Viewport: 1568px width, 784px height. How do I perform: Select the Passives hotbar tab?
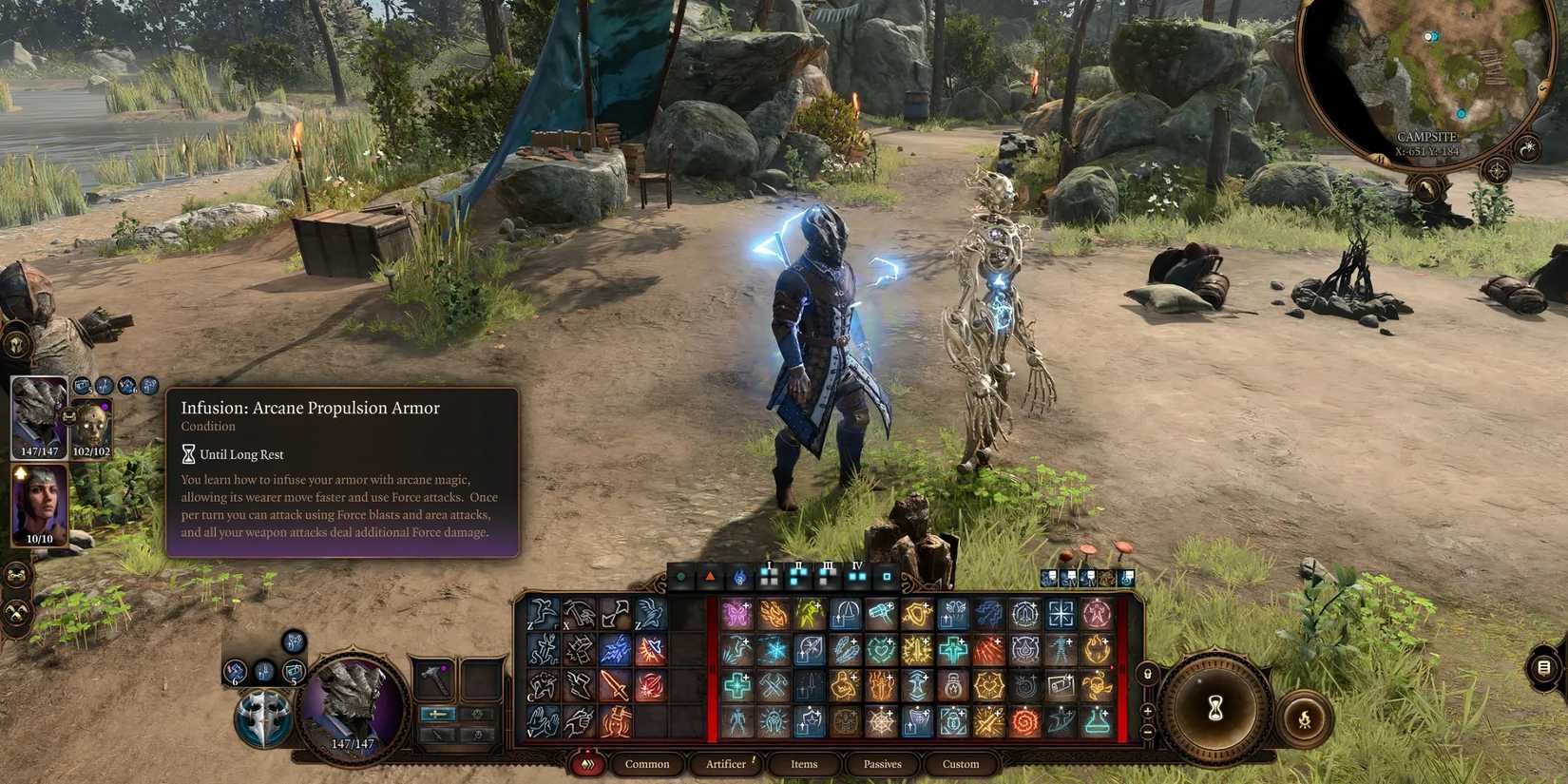(x=882, y=764)
